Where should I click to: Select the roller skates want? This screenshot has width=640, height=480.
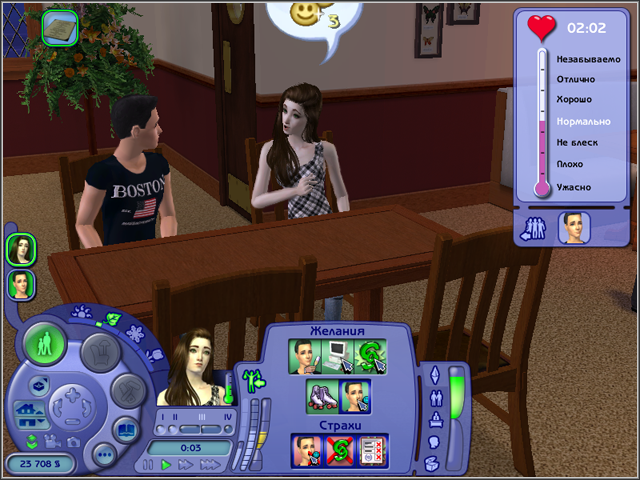[321, 398]
